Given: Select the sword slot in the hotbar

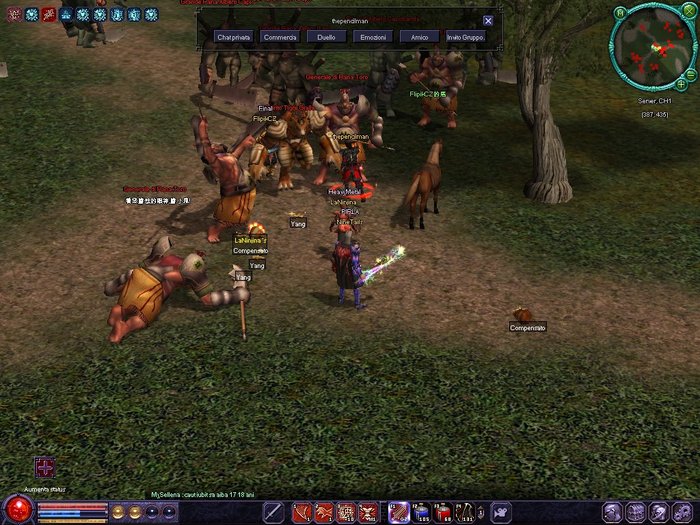Looking at the screenshot, I should (273, 512).
